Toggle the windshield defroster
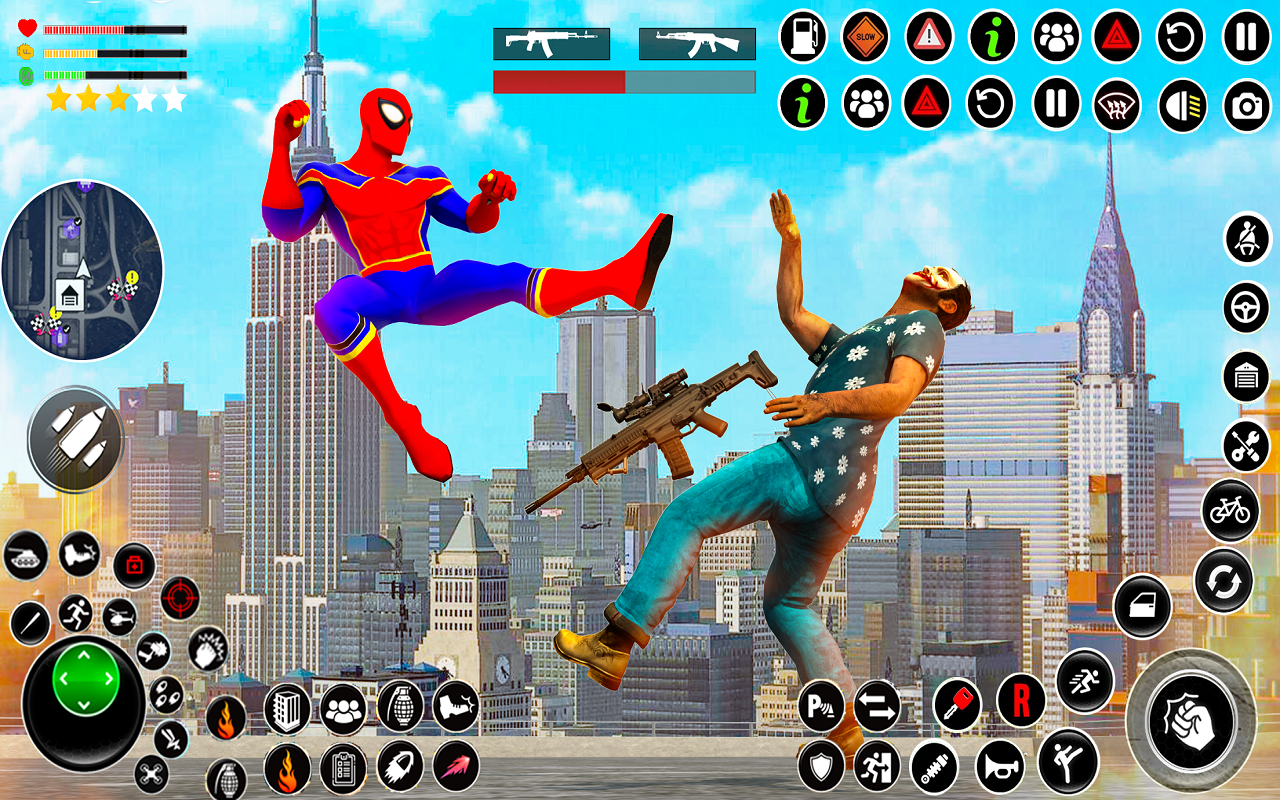The height and width of the screenshot is (800, 1280). coord(1117,103)
